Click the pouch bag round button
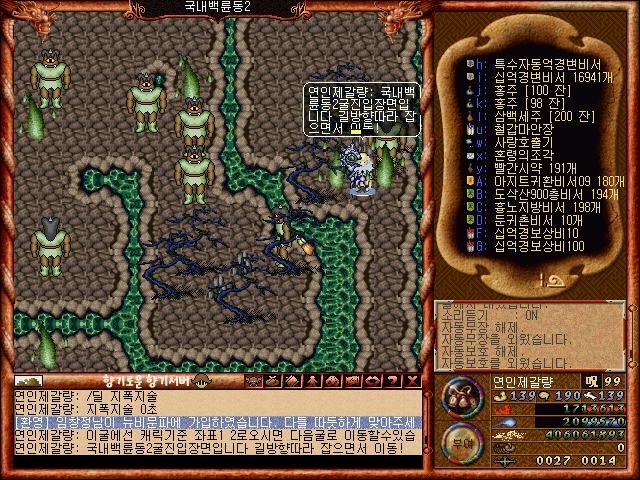Viewport: 640px width, 480px height. pos(460,398)
